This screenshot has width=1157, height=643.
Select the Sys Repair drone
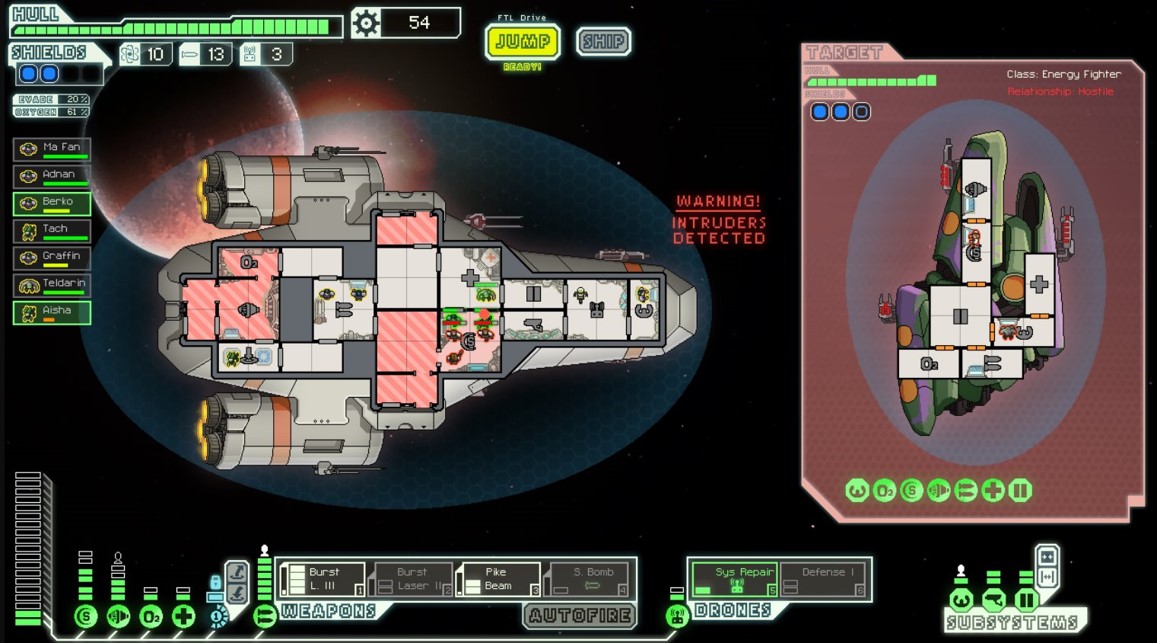pos(734,579)
